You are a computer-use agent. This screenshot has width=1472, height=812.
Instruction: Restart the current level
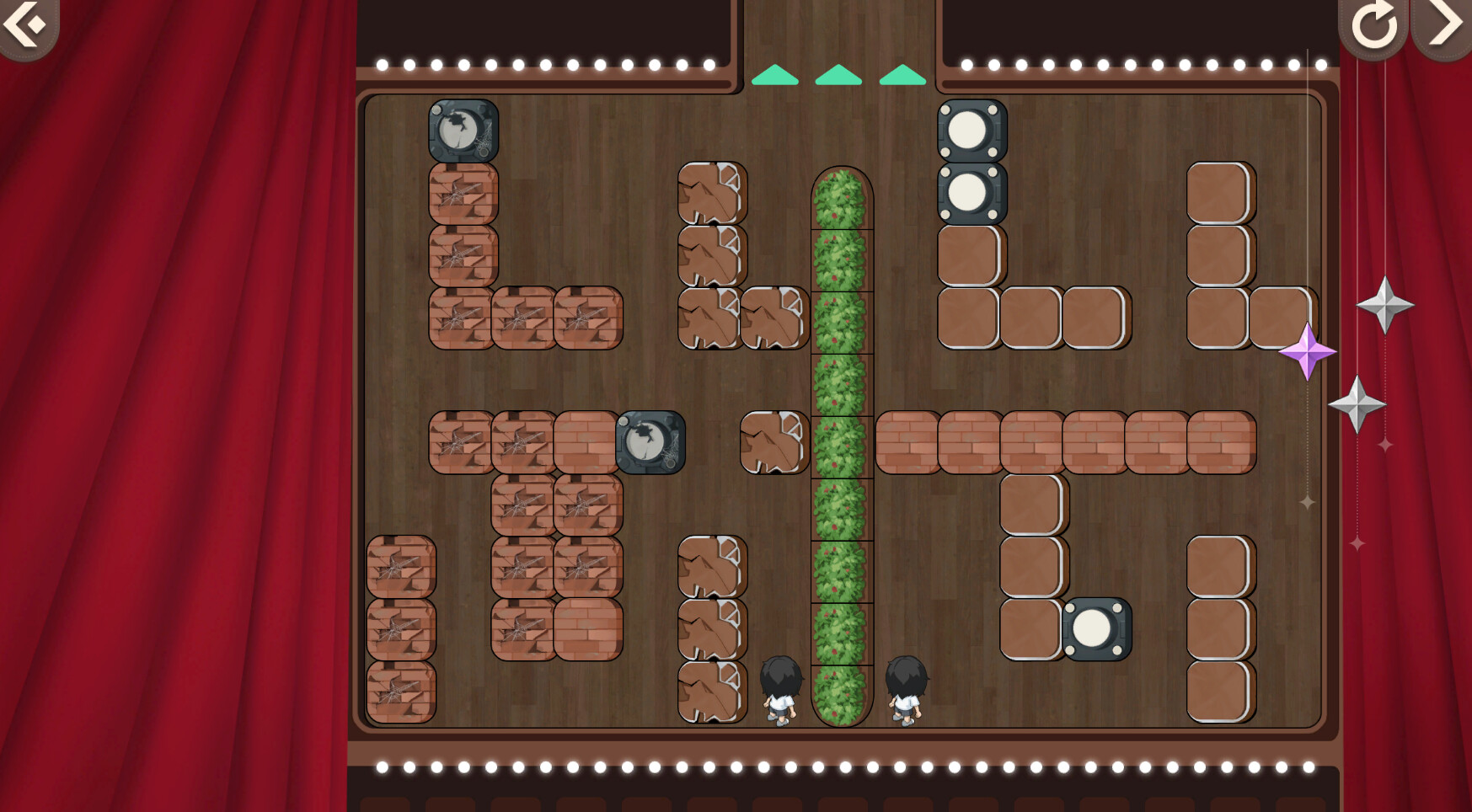coord(1375,25)
